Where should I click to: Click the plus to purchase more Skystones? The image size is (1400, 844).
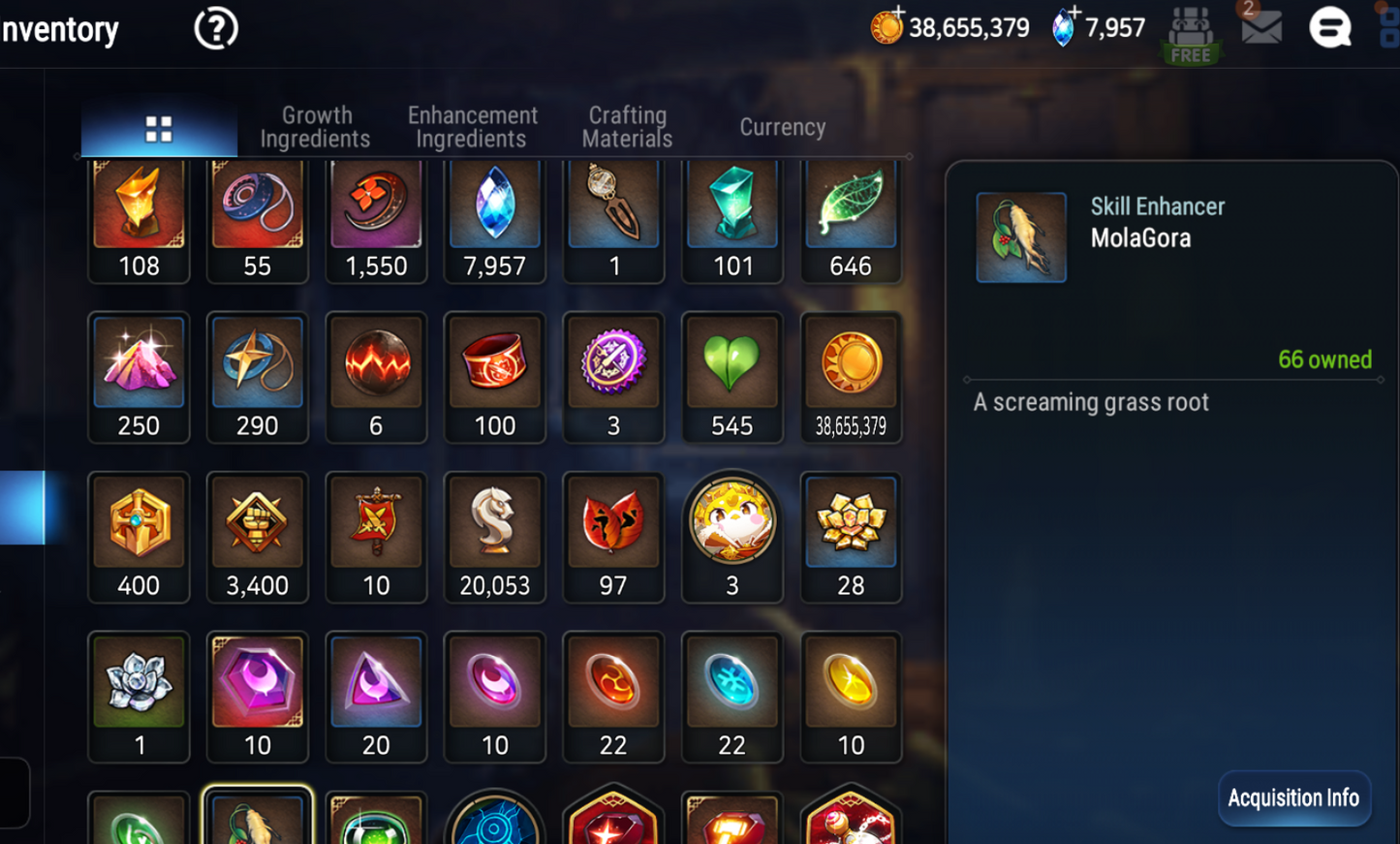[1076, 15]
